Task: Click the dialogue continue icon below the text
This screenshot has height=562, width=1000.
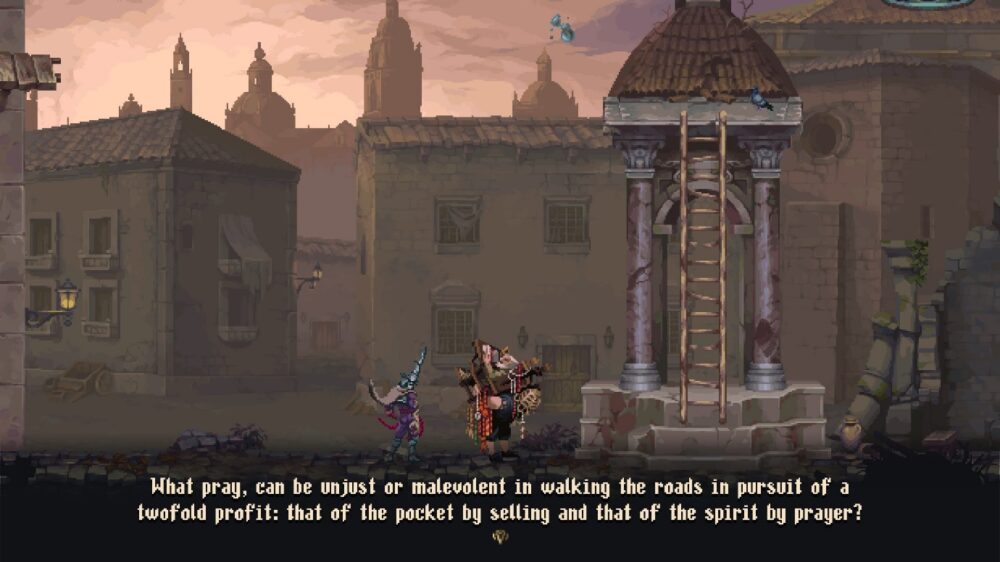Action: [500, 537]
